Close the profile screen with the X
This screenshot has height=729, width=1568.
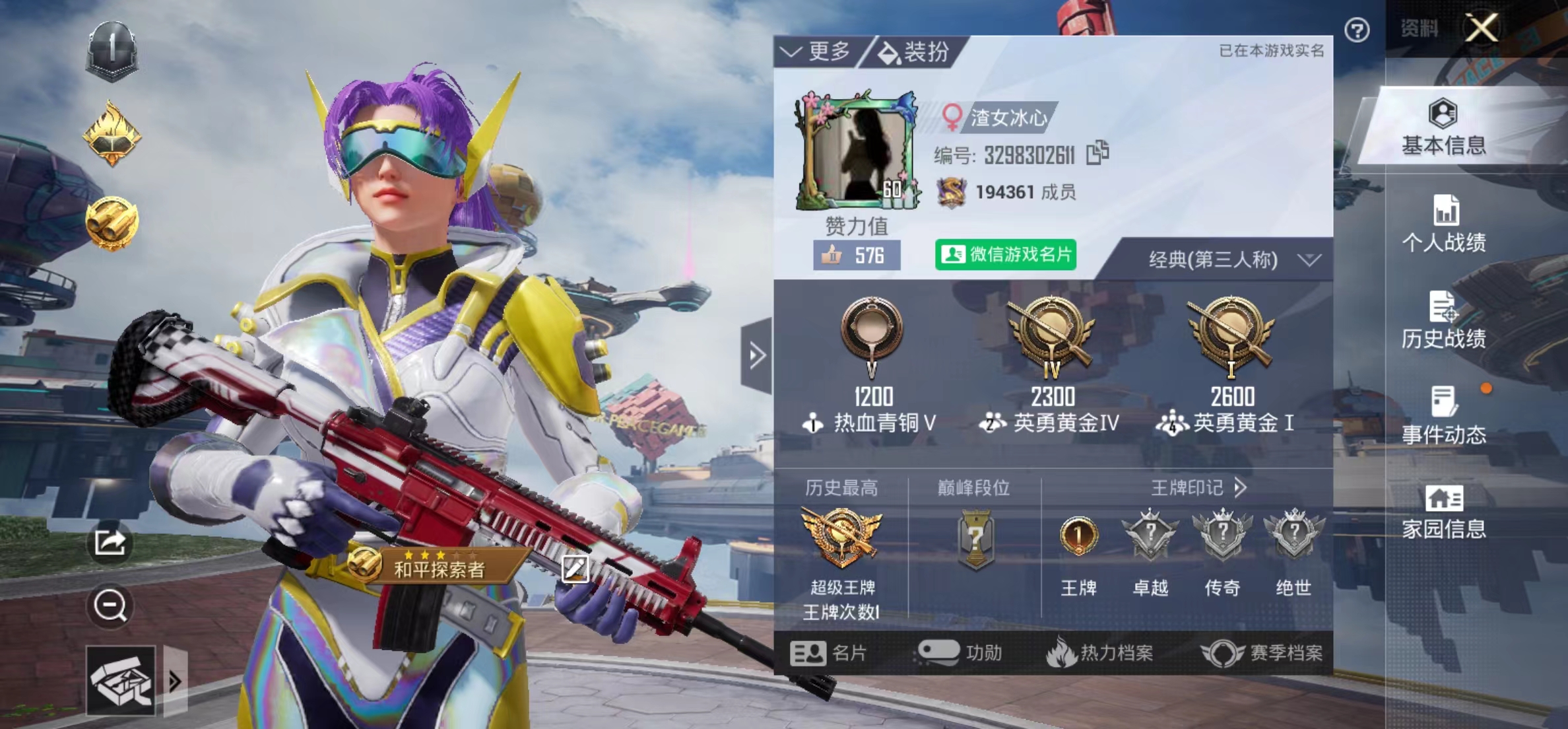click(1482, 28)
